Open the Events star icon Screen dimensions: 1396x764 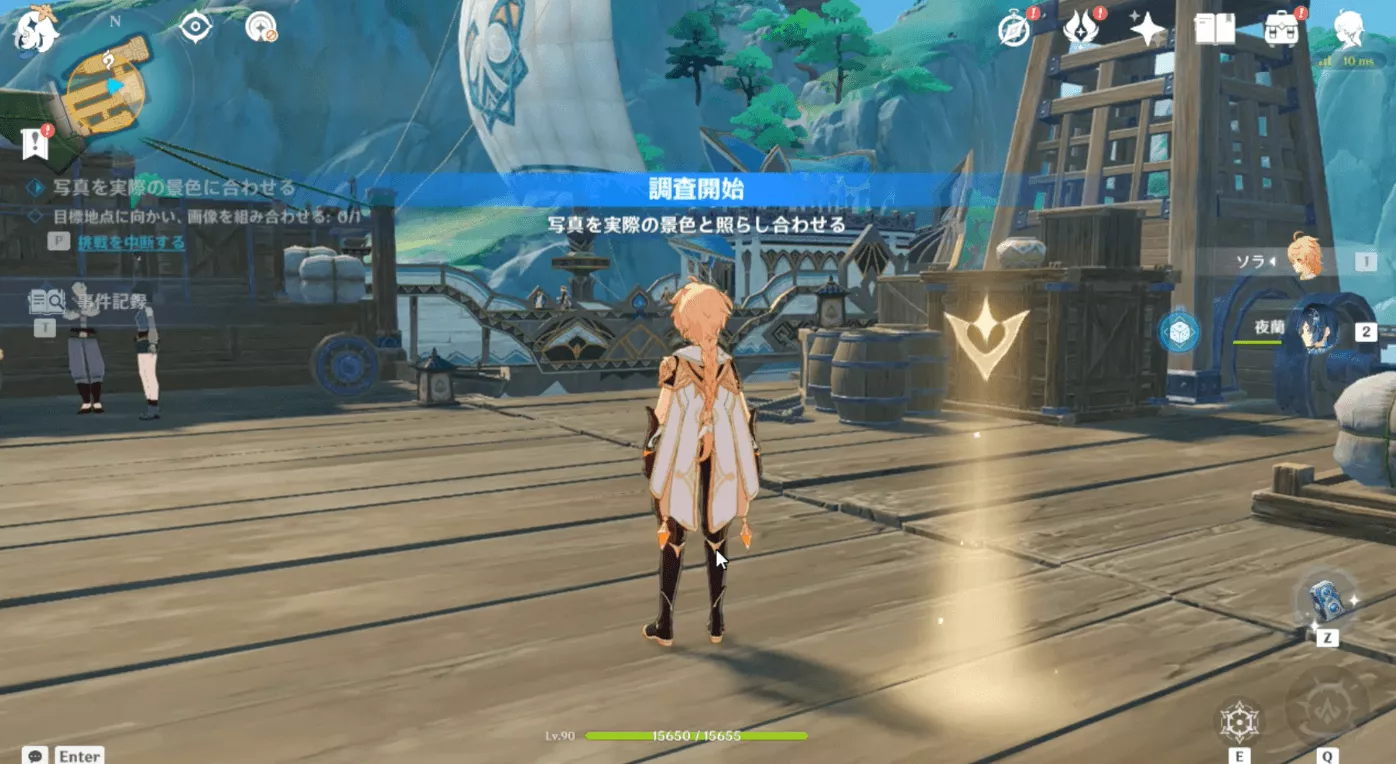click(x=1145, y=28)
